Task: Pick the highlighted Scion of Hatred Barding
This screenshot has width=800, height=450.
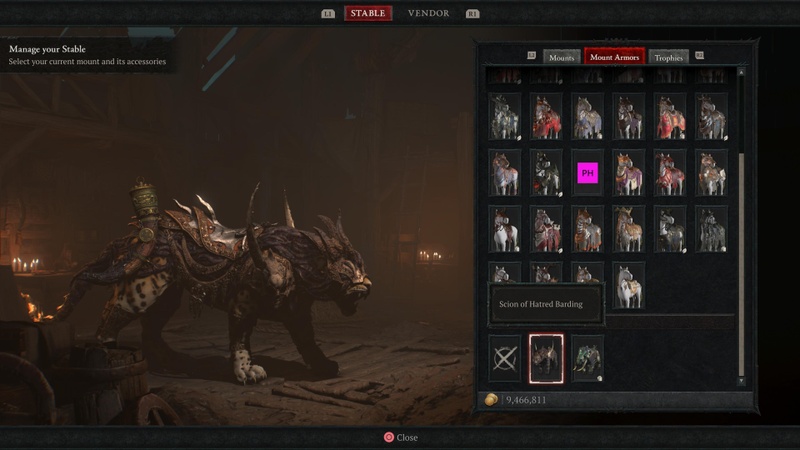Action: (546, 358)
